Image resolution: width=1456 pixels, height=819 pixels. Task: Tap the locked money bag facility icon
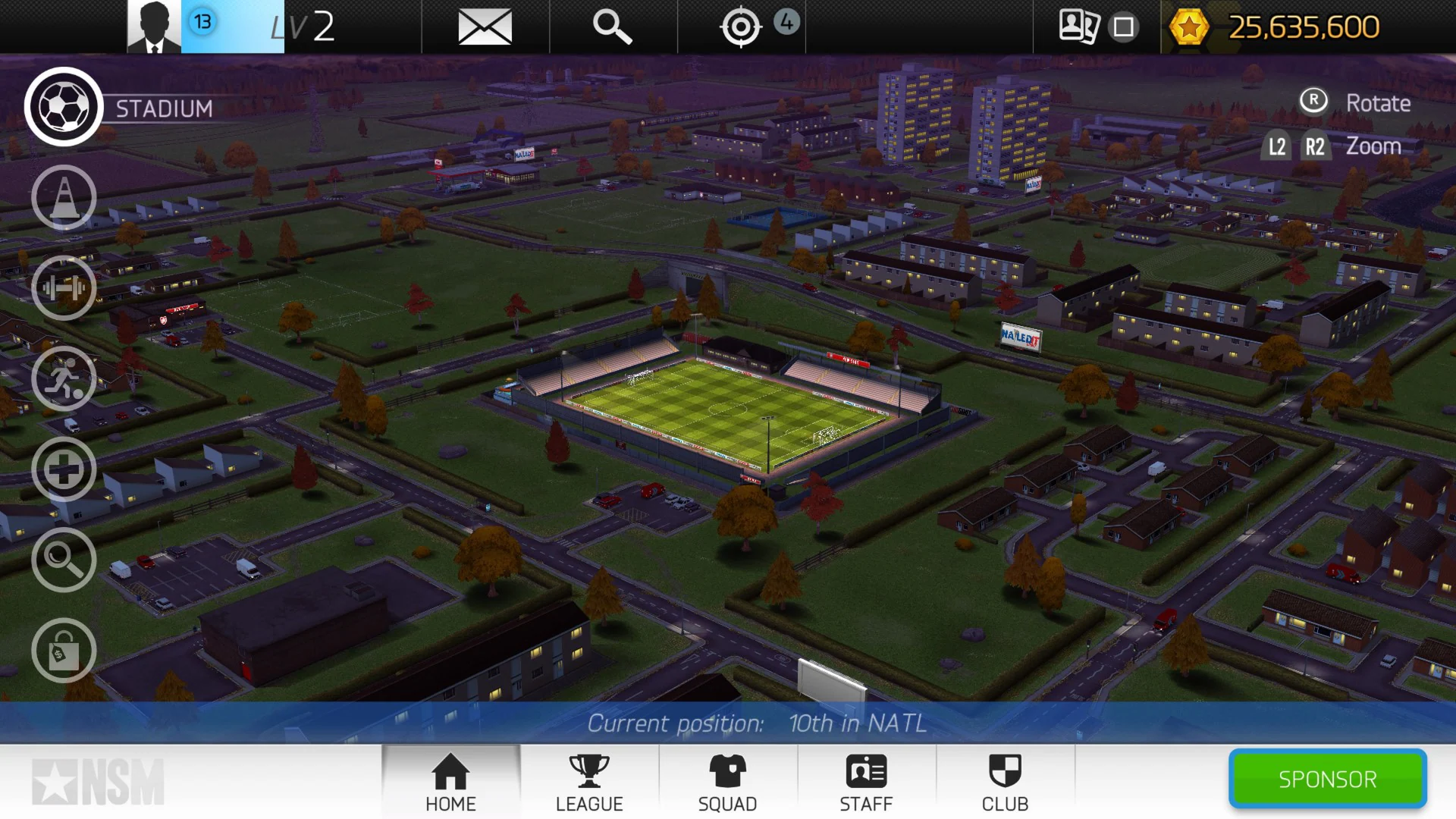(x=64, y=651)
